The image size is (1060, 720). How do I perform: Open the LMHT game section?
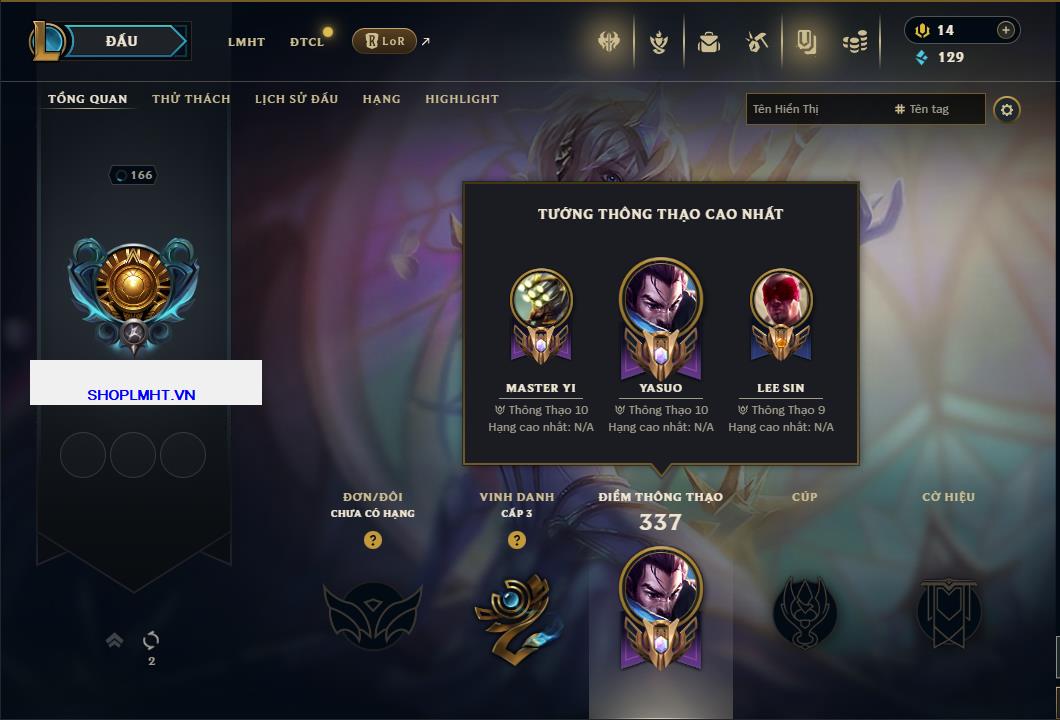click(x=246, y=42)
